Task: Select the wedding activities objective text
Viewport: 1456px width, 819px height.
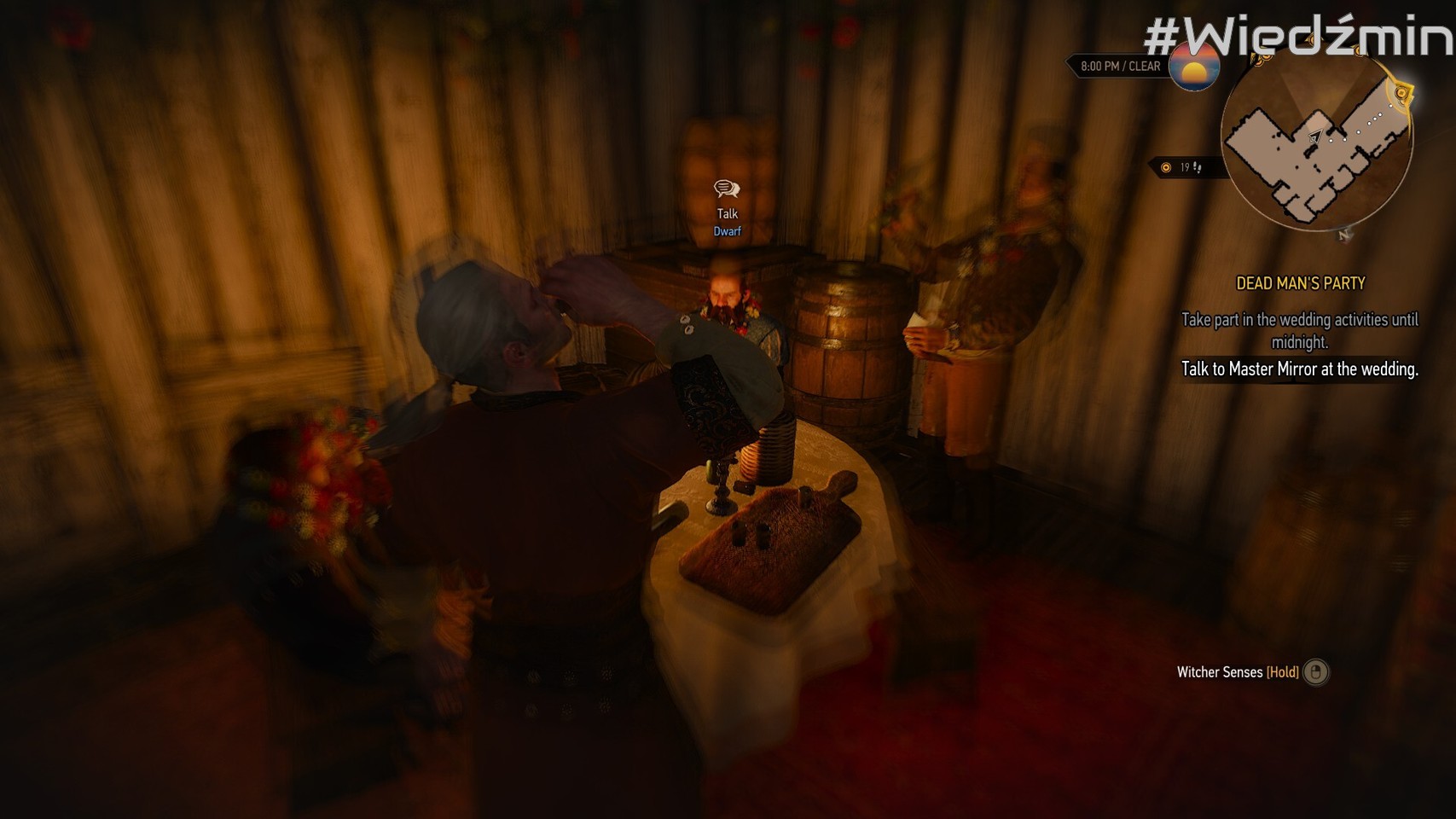Action: (1299, 330)
